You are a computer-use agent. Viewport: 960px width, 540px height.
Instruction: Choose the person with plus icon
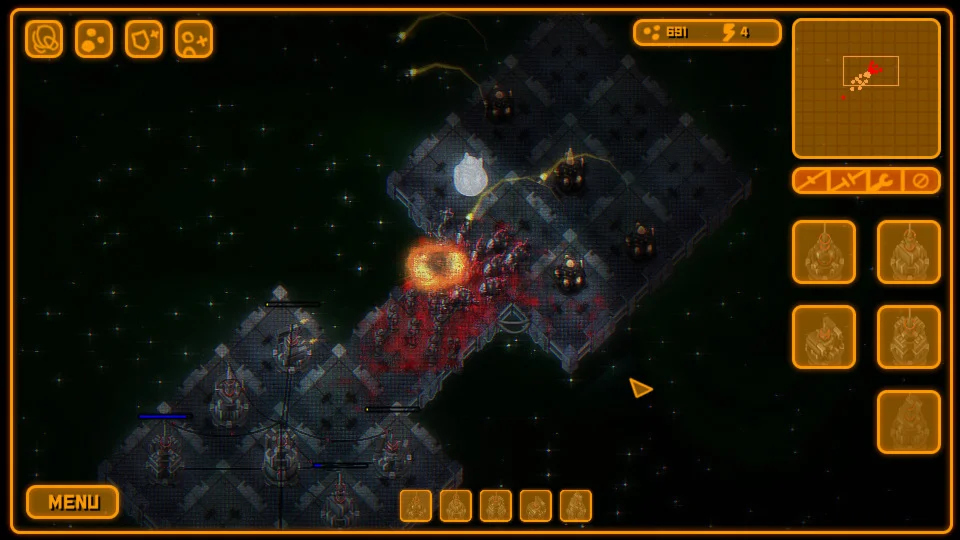pos(194,39)
